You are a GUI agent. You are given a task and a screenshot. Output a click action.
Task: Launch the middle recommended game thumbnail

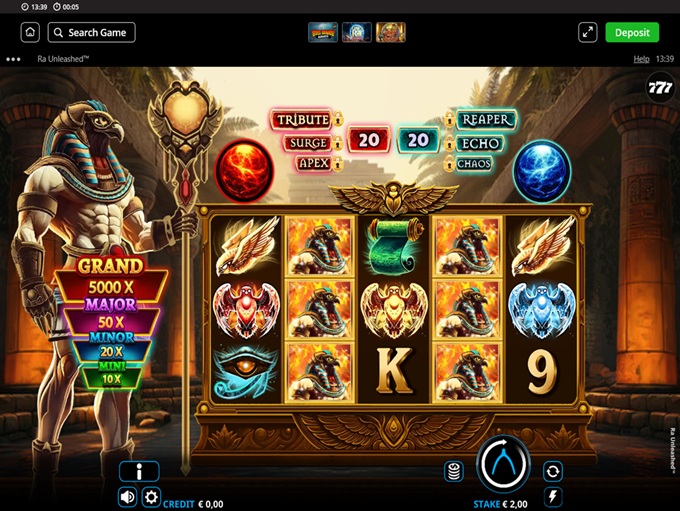[356, 32]
